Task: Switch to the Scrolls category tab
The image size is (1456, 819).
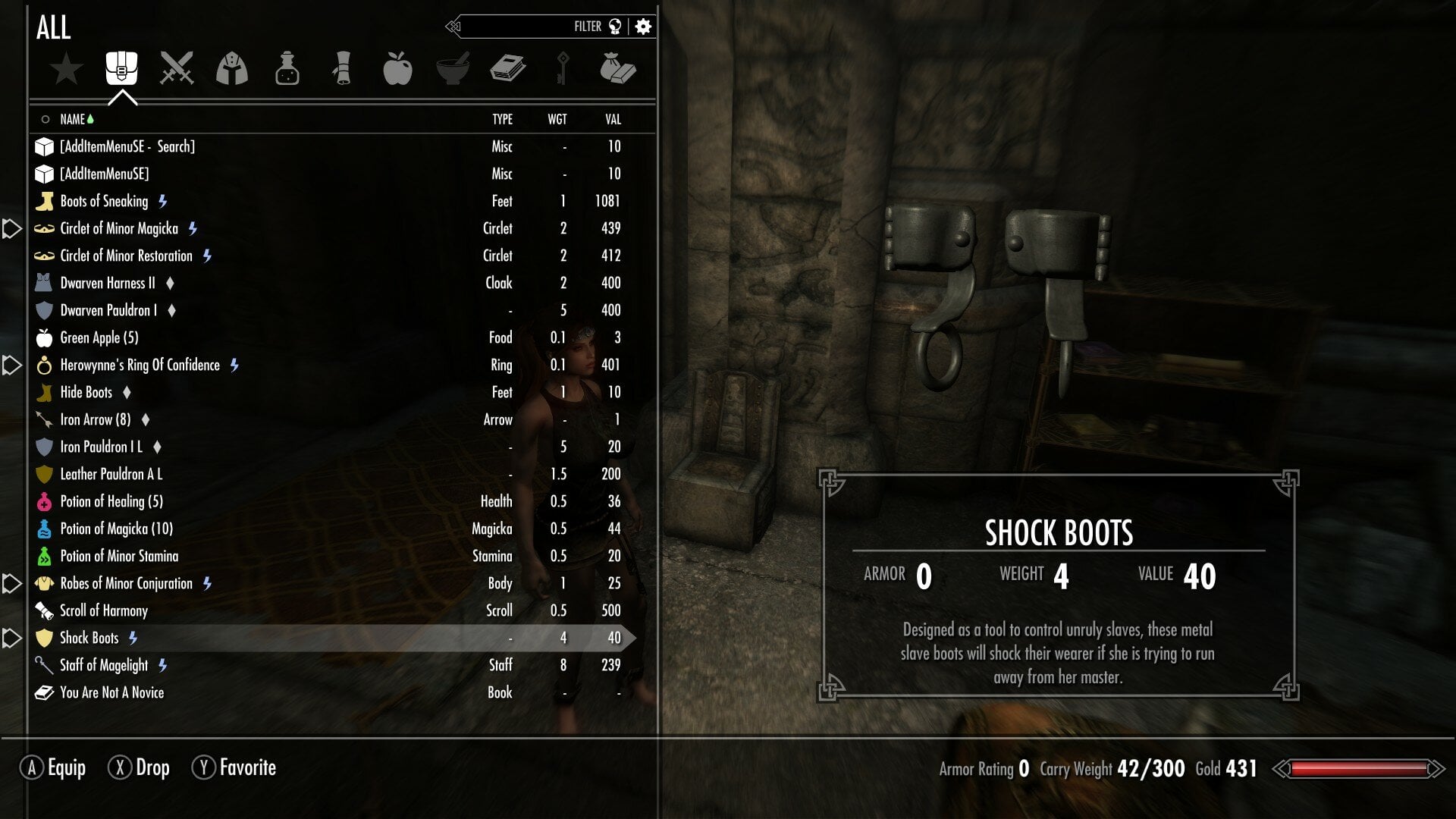Action: pos(342,69)
